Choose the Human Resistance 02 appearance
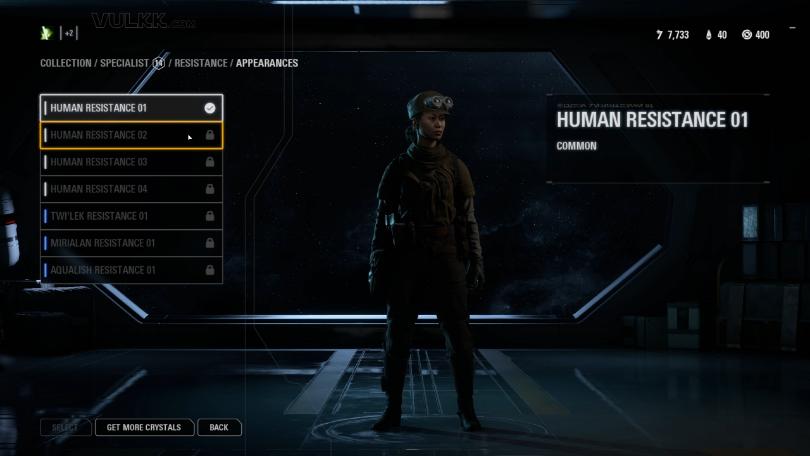810x456 pixels. pyautogui.click(x=131, y=135)
